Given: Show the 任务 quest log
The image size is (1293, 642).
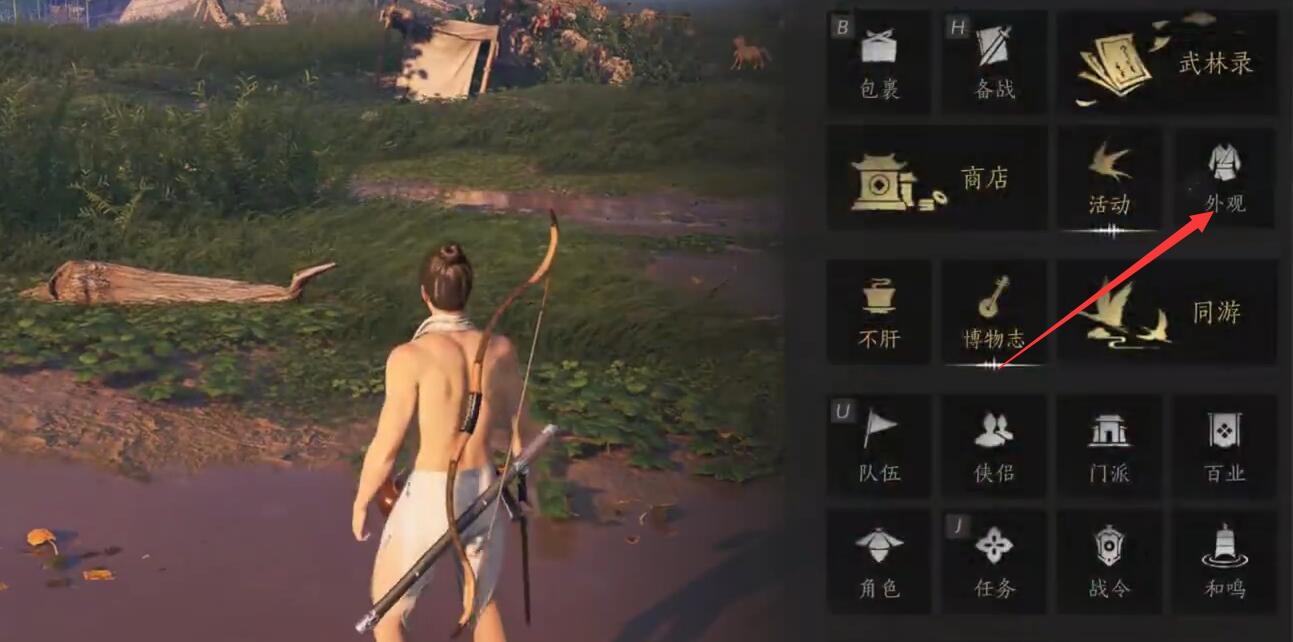Looking at the screenshot, I should 994,561.
